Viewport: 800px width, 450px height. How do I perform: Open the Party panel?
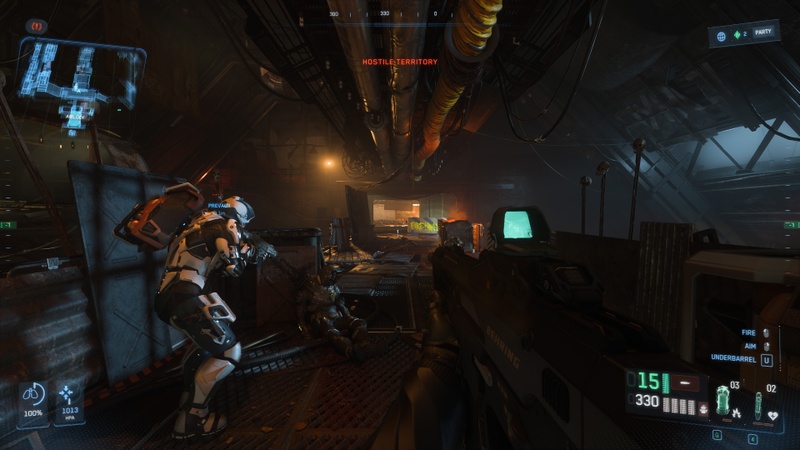click(765, 35)
